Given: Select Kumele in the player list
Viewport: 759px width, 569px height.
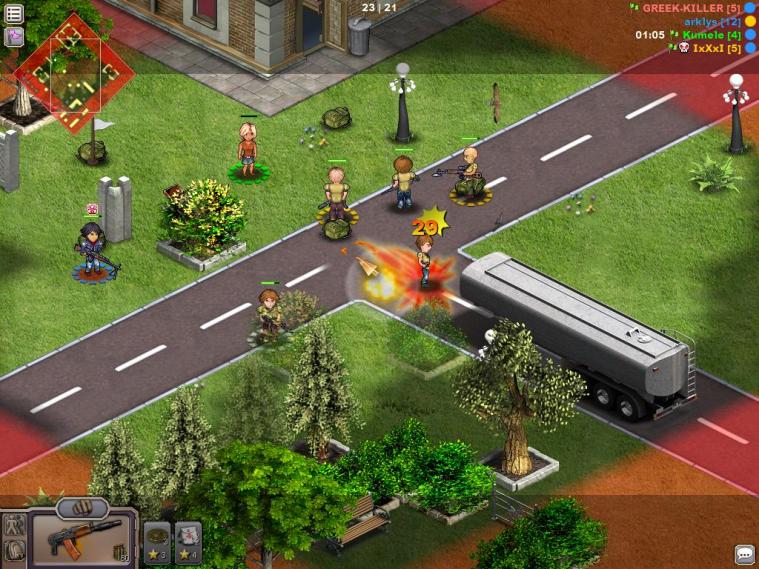Looking at the screenshot, I should click(710, 35).
